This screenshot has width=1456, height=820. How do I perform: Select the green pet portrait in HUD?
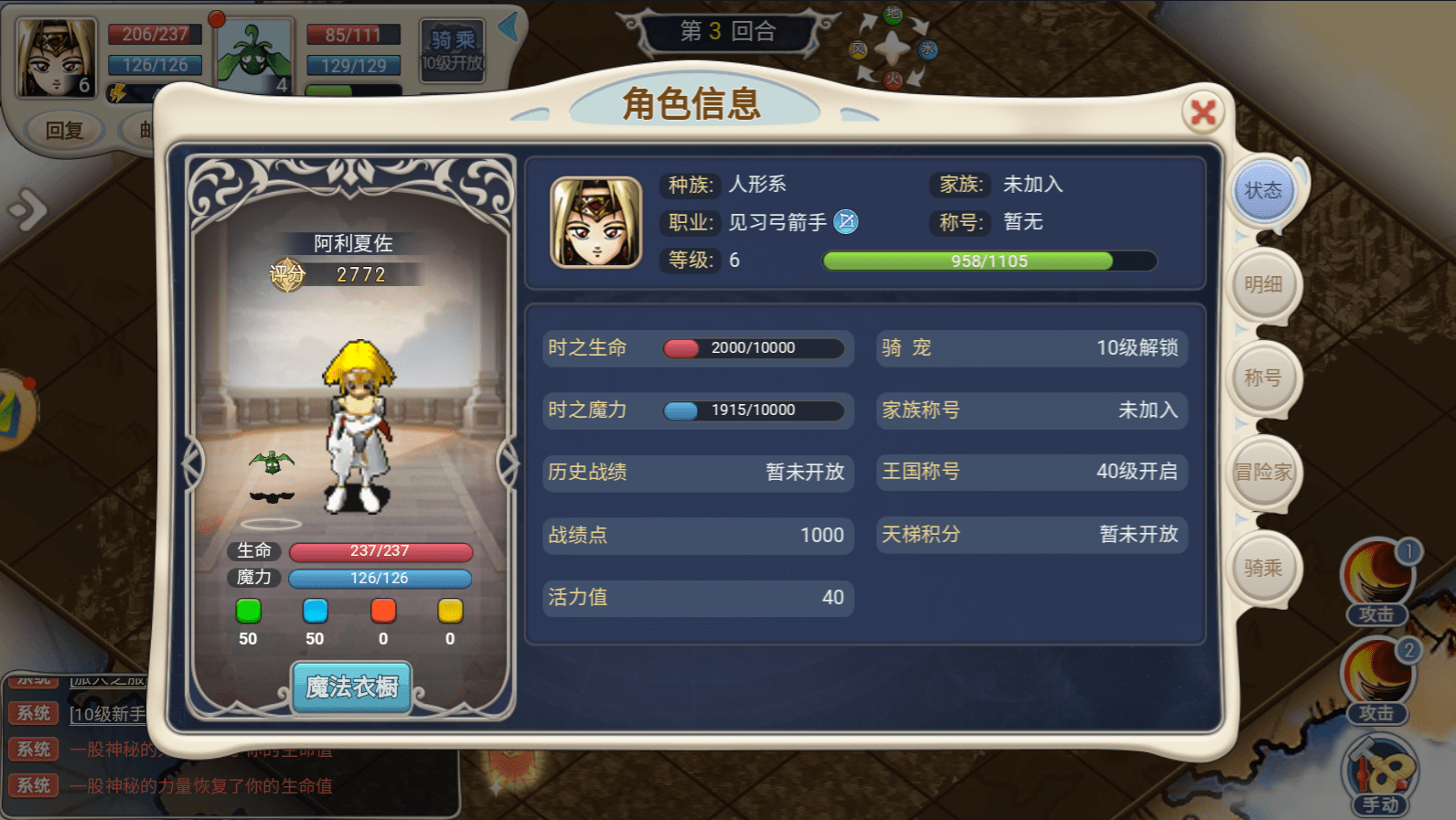254,57
